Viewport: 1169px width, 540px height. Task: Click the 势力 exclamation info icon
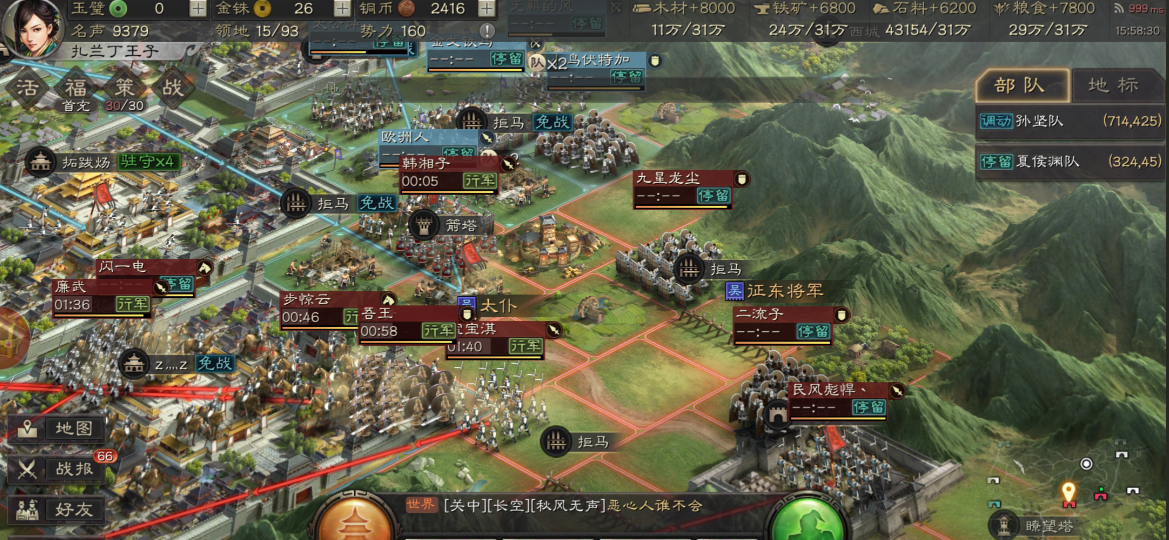click(487, 31)
